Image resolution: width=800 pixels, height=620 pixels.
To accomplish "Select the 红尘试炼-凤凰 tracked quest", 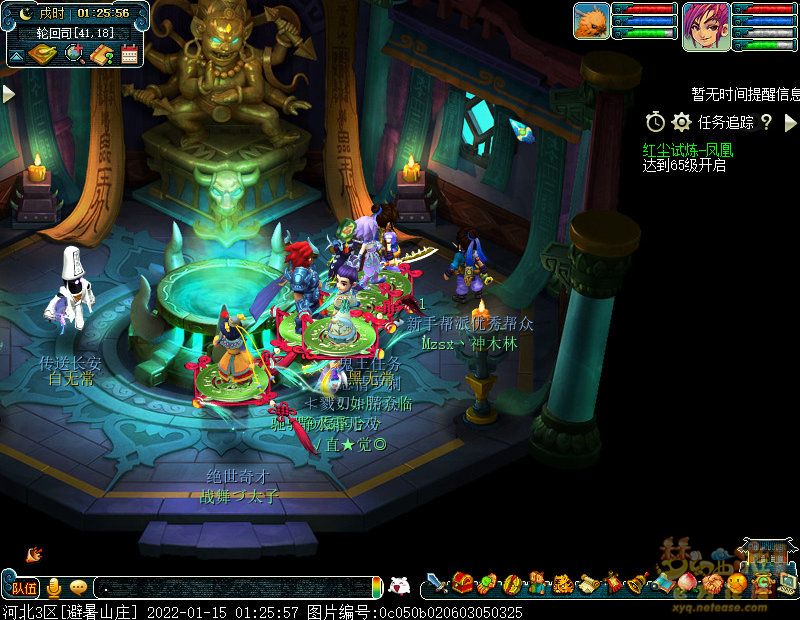I will tap(687, 150).
